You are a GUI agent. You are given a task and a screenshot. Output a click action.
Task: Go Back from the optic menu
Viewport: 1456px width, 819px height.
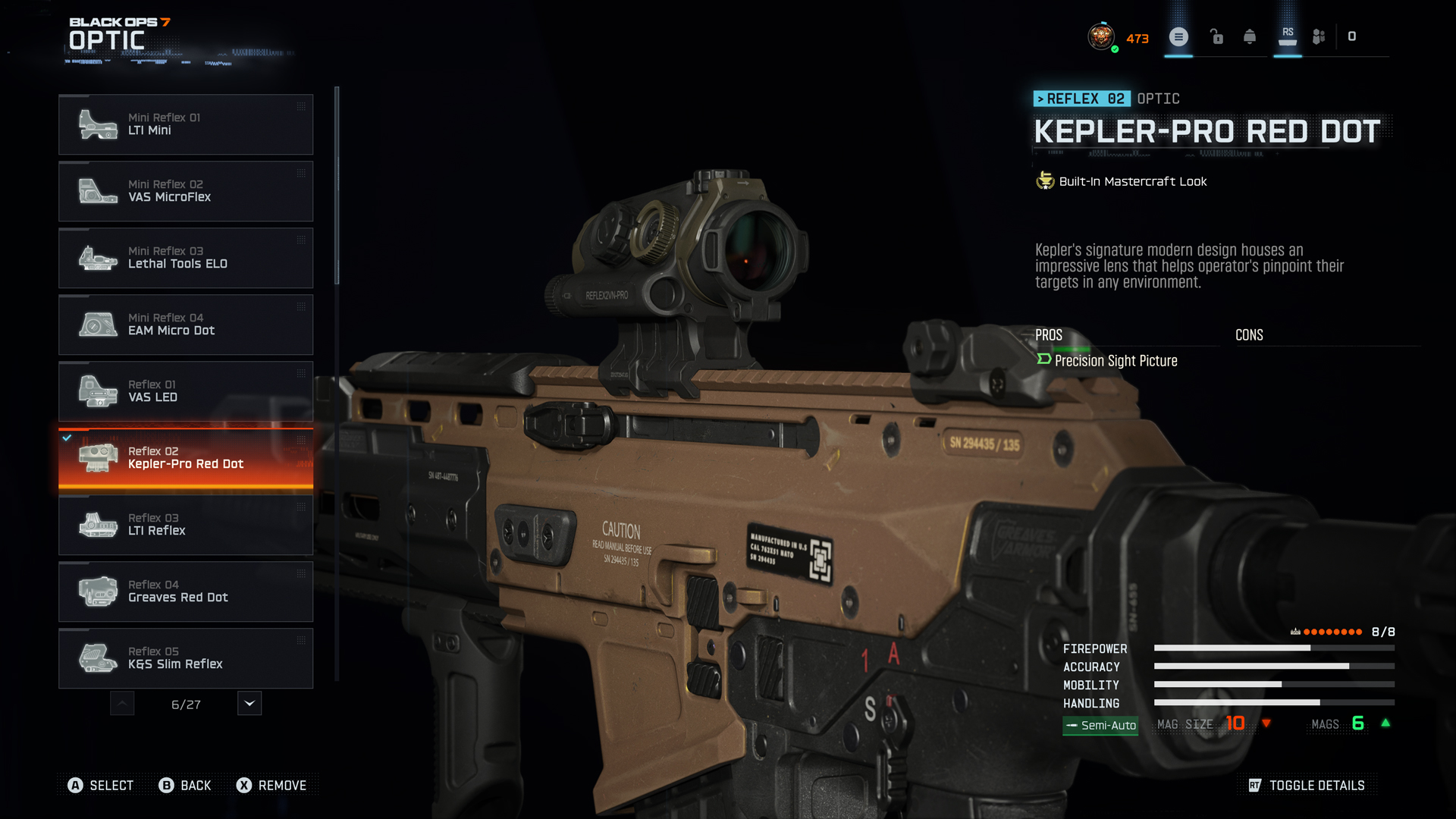[185, 786]
